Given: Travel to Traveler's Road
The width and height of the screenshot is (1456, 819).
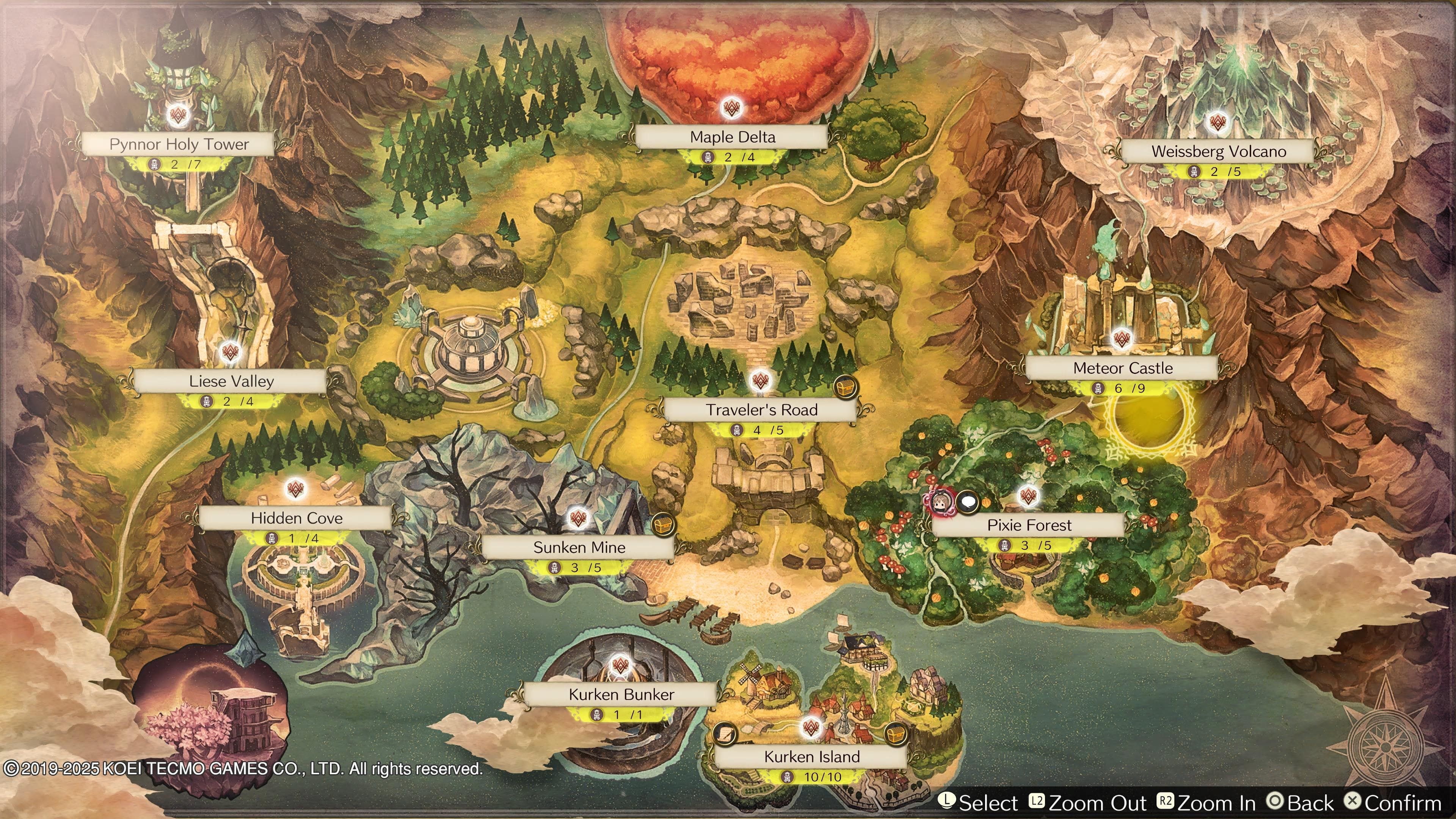Looking at the screenshot, I should 761,410.
